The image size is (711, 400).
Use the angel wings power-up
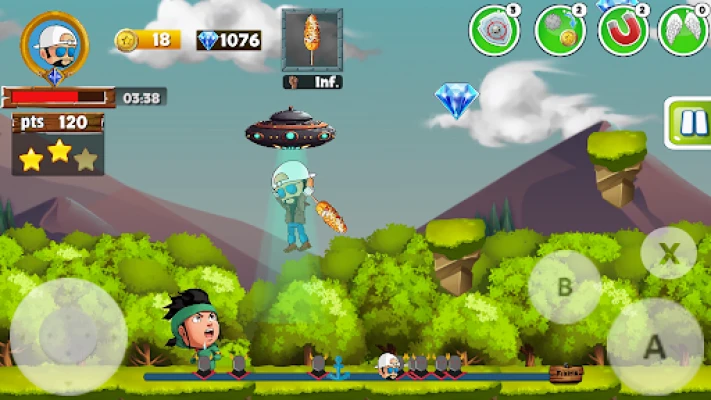point(683,31)
